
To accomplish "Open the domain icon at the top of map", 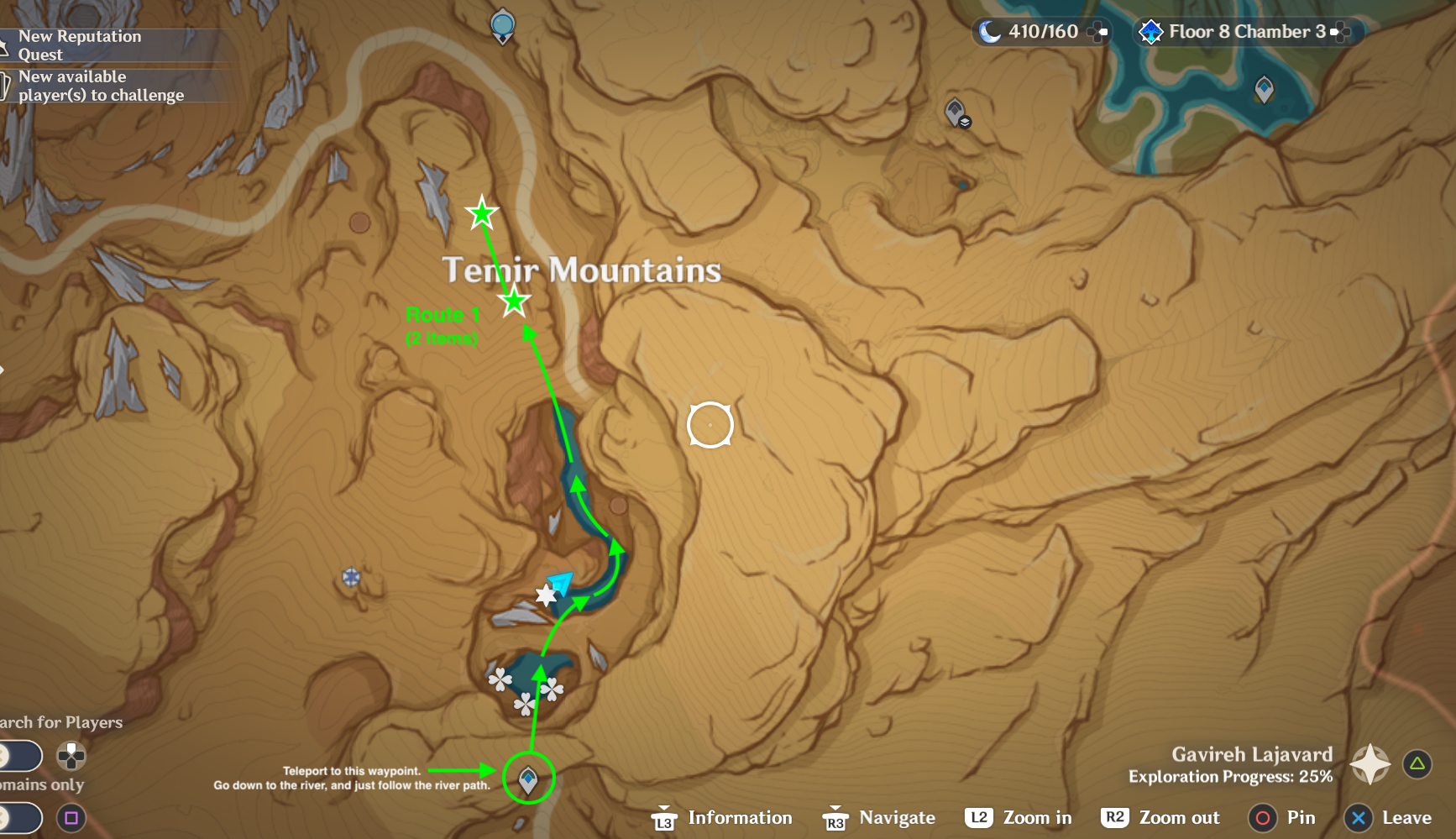I will coord(501,25).
